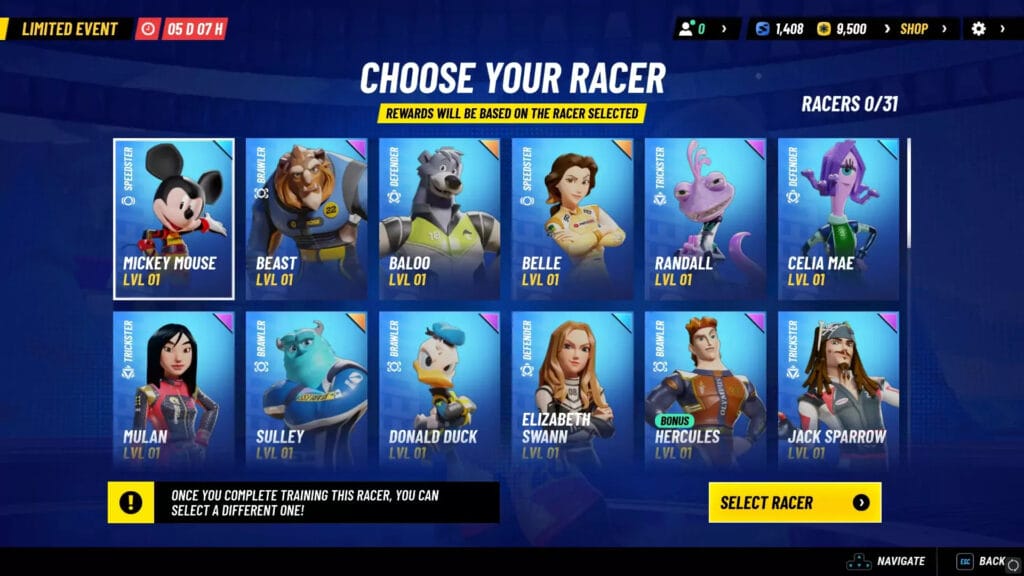Select Celia Mae racer card
The image size is (1024, 576).
tap(838, 219)
